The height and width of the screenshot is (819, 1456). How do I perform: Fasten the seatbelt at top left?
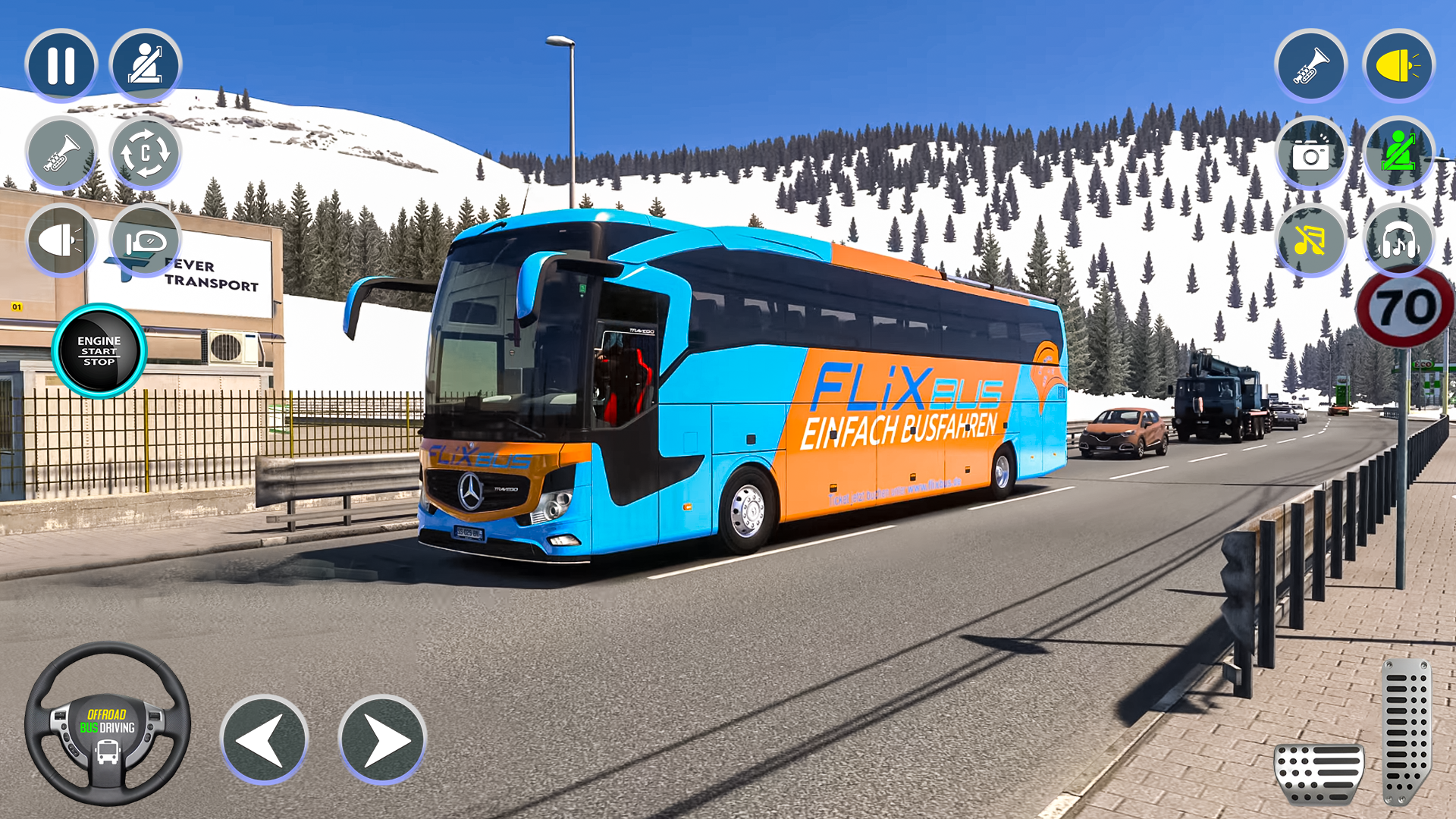(146, 66)
